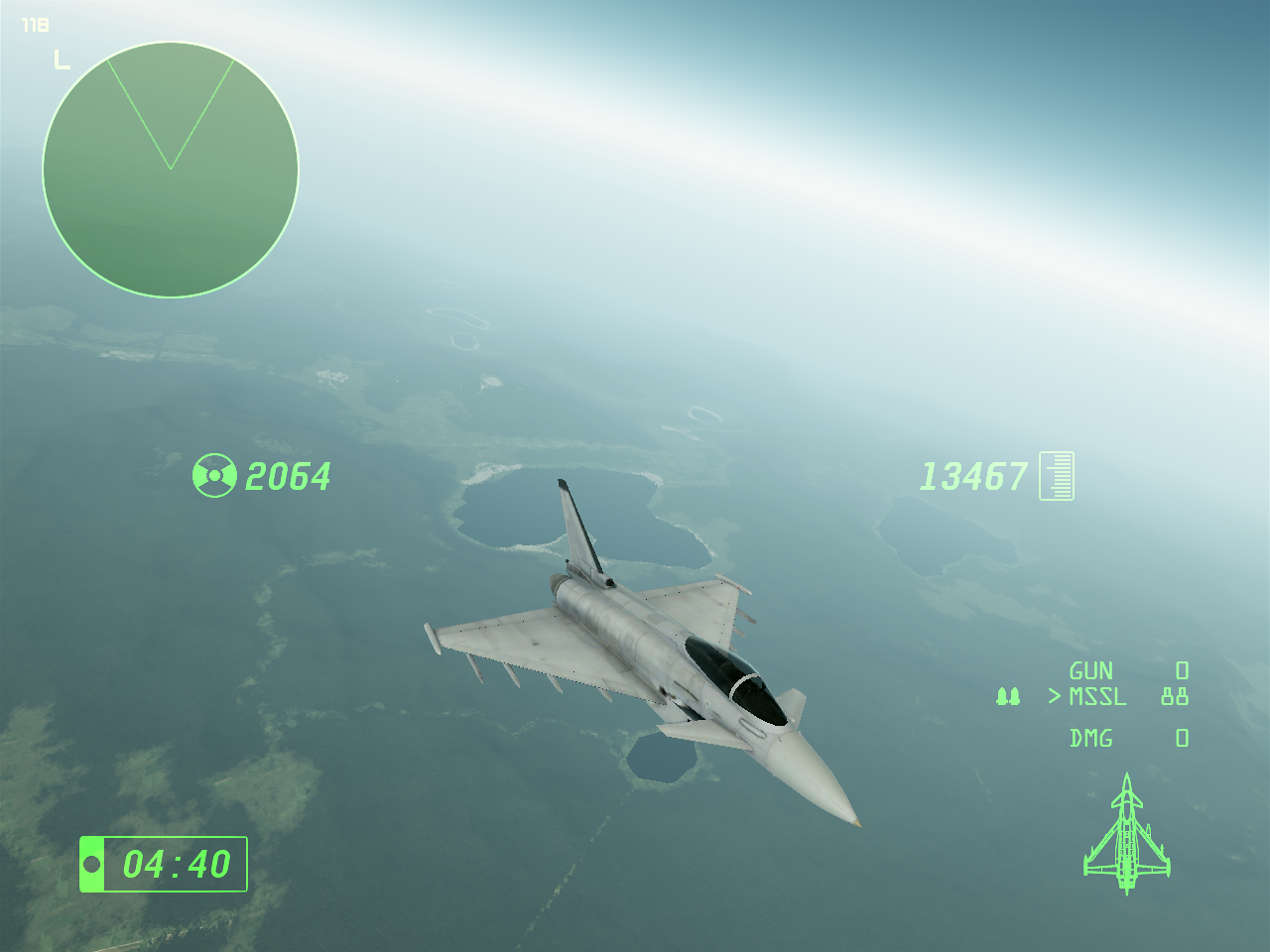Click the altitude scale slider beside 13467
1270x952 pixels.
point(1057,476)
